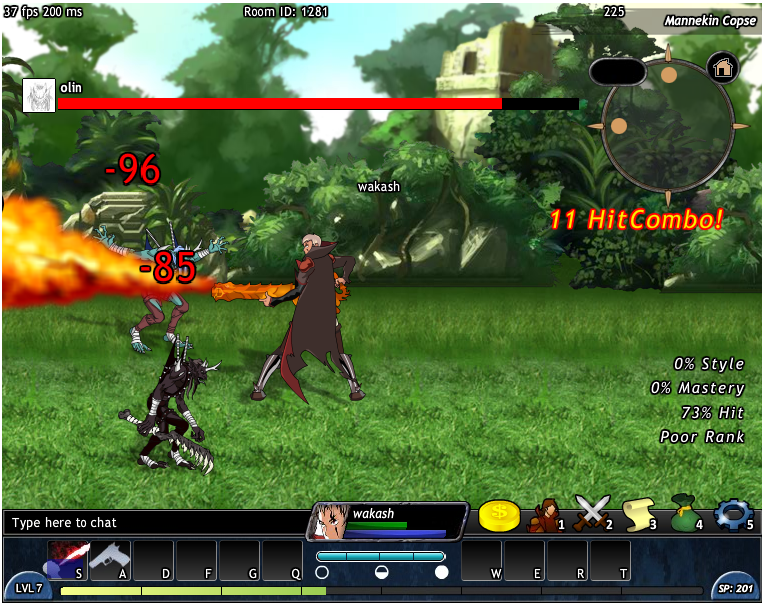Select the crossed swords icon

[591, 514]
